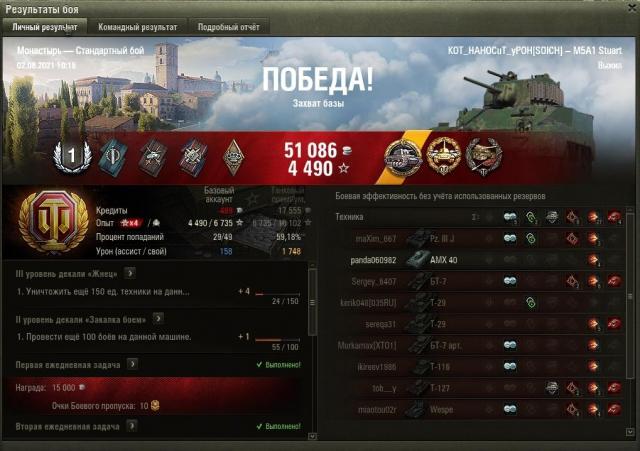Select the ikireev1986 T-116 row
This screenshot has height=451, width=640.
(472, 367)
